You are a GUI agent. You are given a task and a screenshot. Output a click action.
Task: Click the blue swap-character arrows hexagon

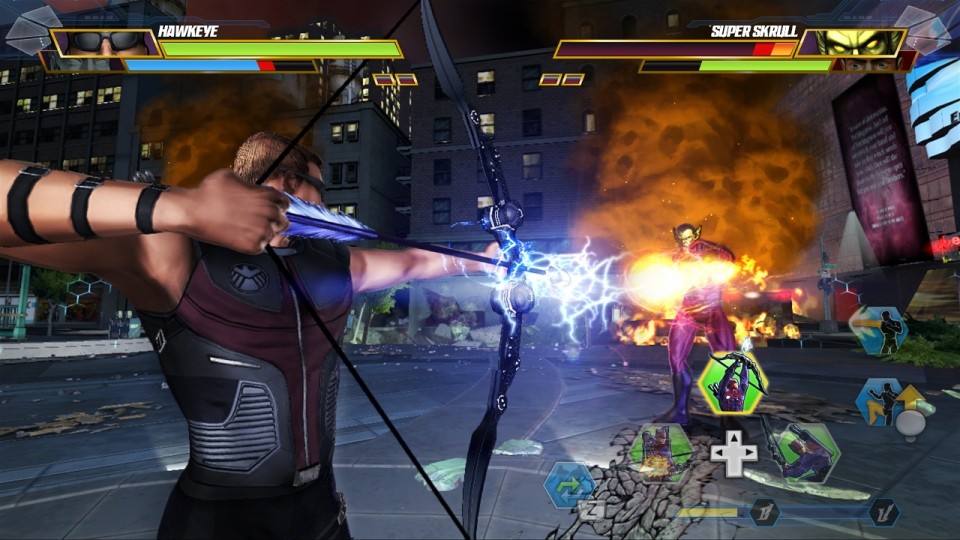(x=570, y=485)
